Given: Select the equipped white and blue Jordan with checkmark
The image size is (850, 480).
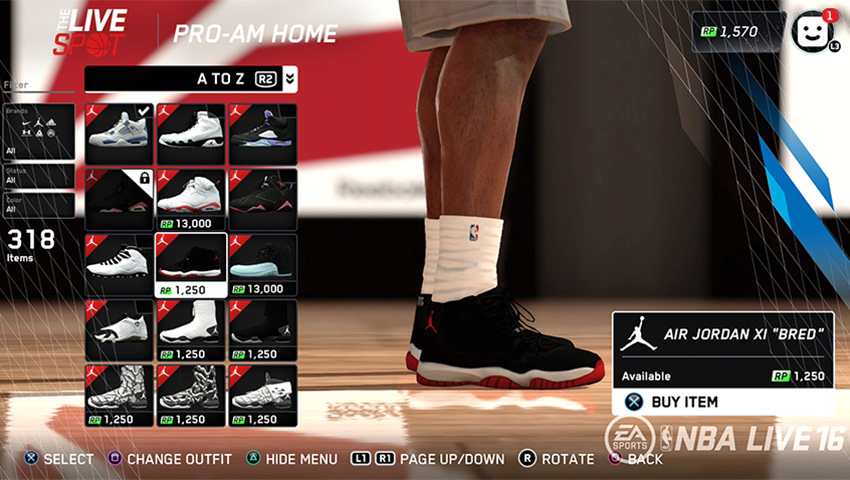Looking at the screenshot, I should tap(119, 134).
